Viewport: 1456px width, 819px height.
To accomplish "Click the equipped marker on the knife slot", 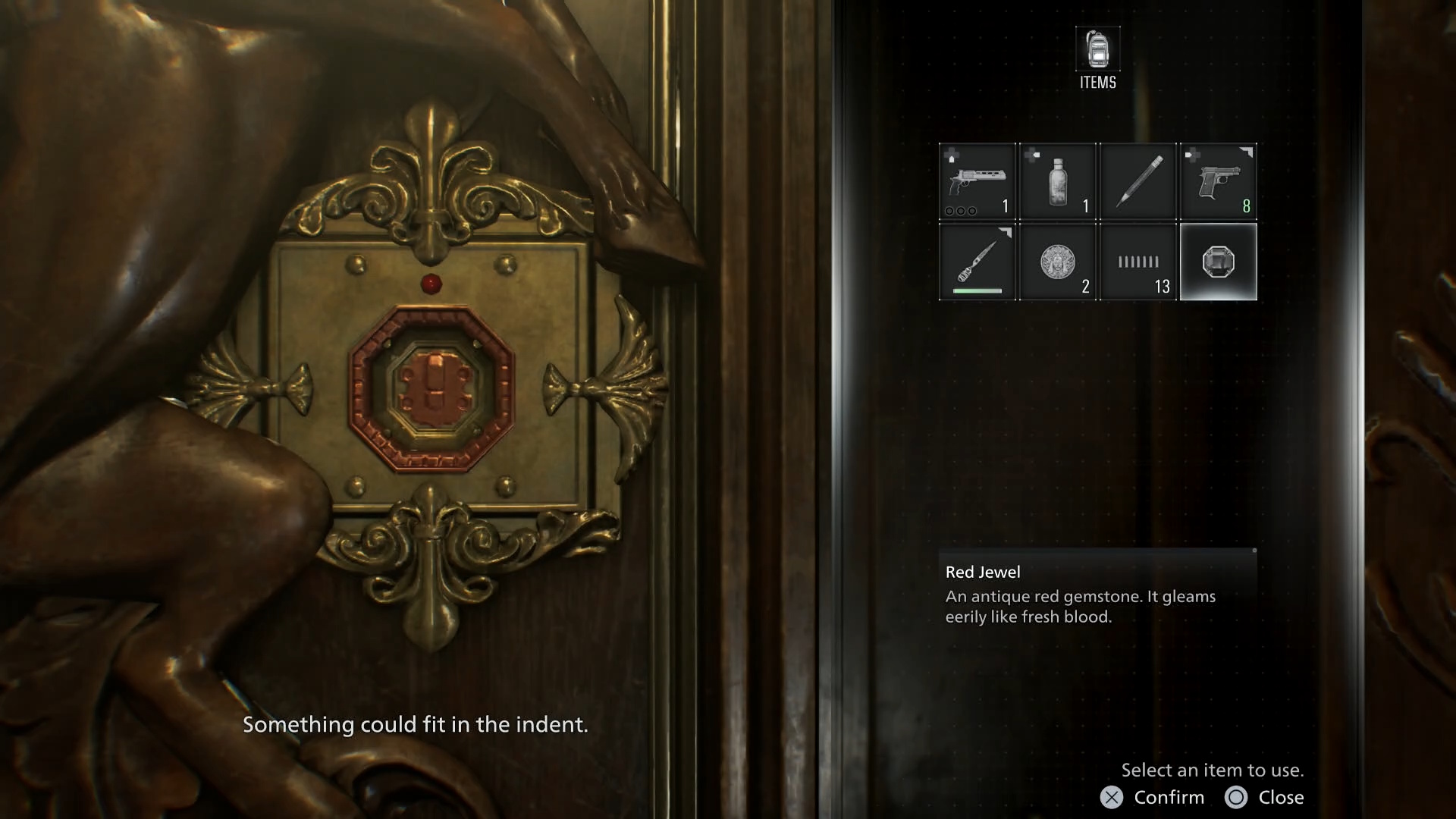I will click(1006, 234).
